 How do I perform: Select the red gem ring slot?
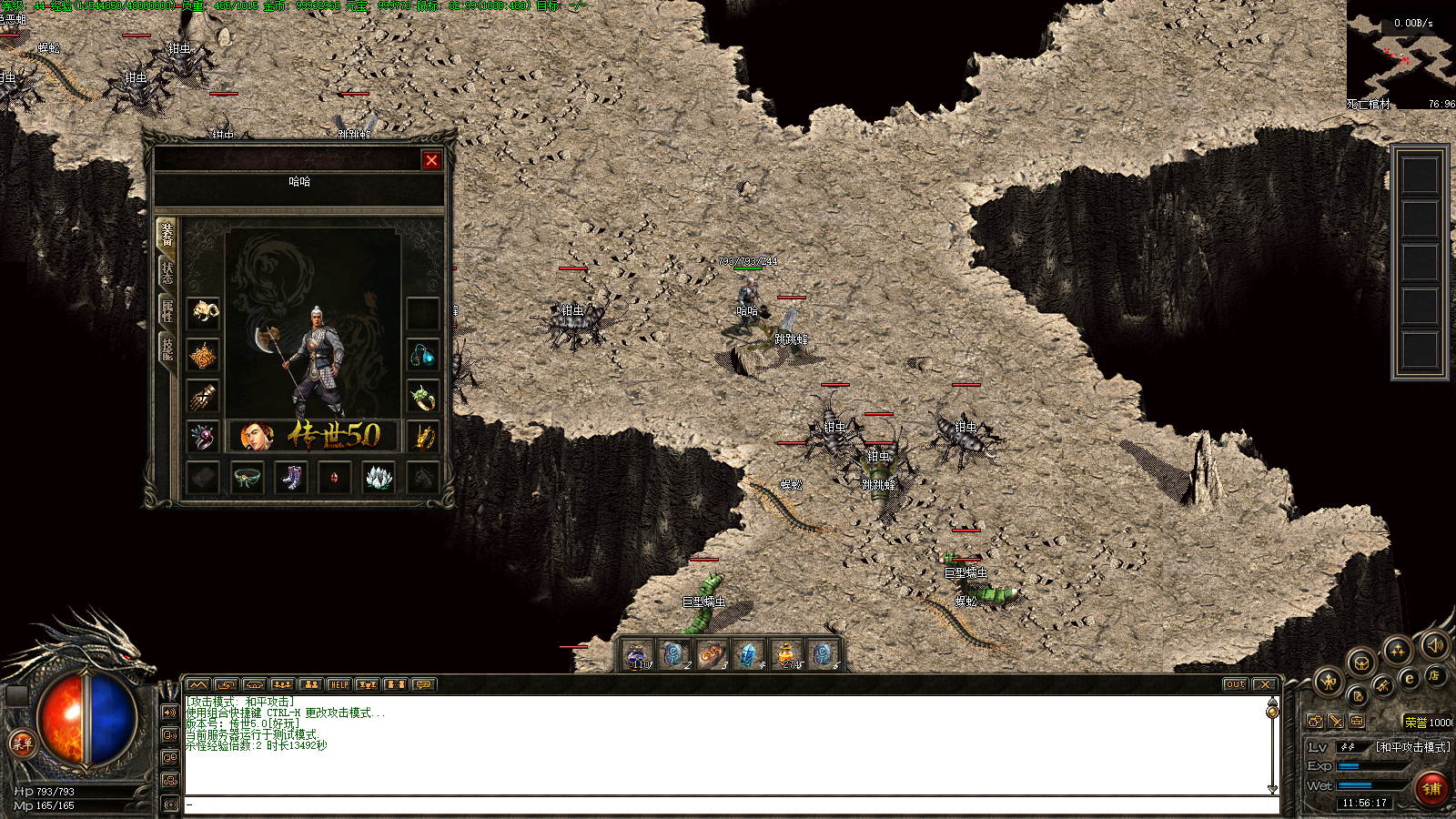point(204,437)
